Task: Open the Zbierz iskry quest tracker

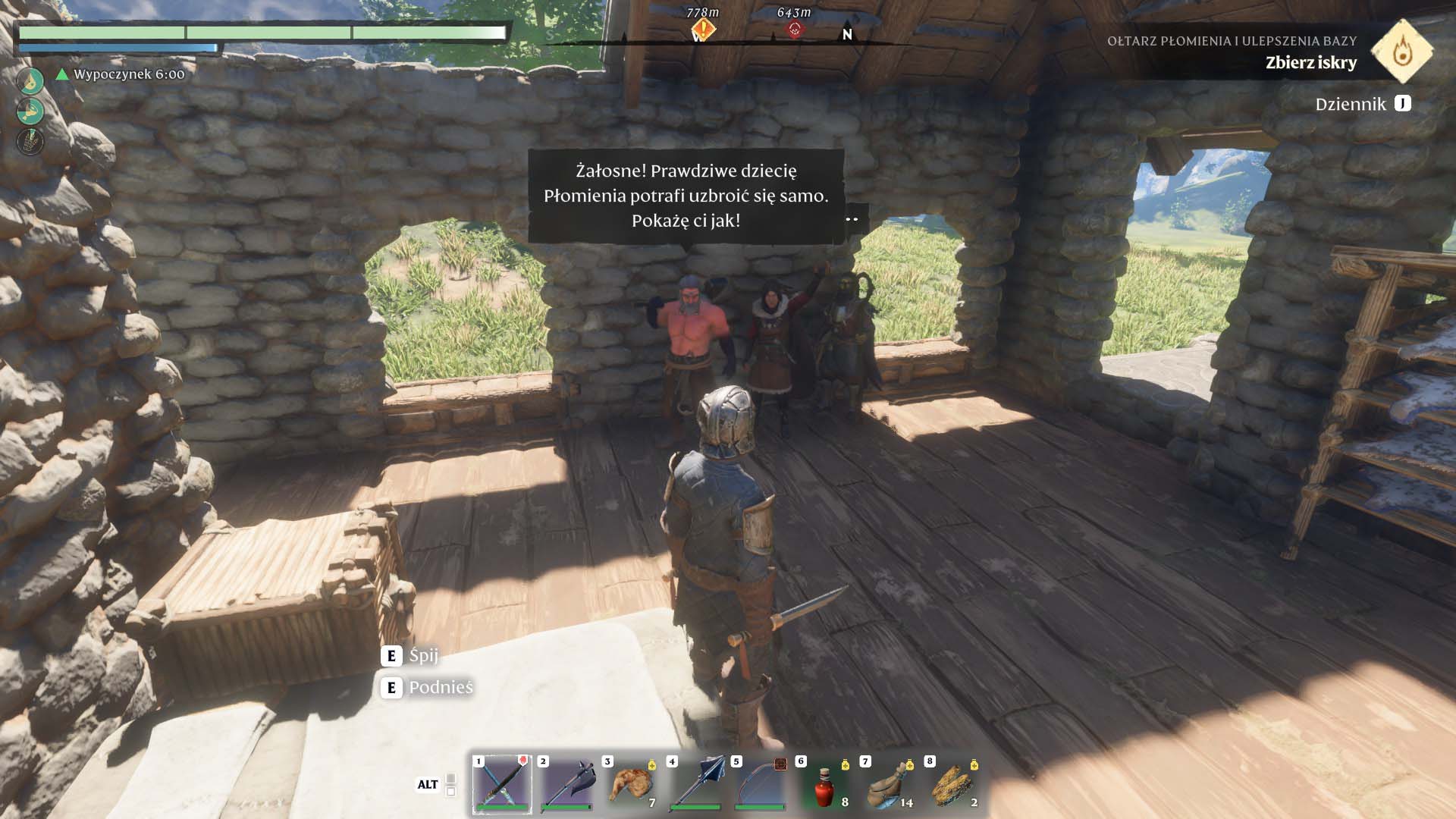Action: pos(1310,63)
